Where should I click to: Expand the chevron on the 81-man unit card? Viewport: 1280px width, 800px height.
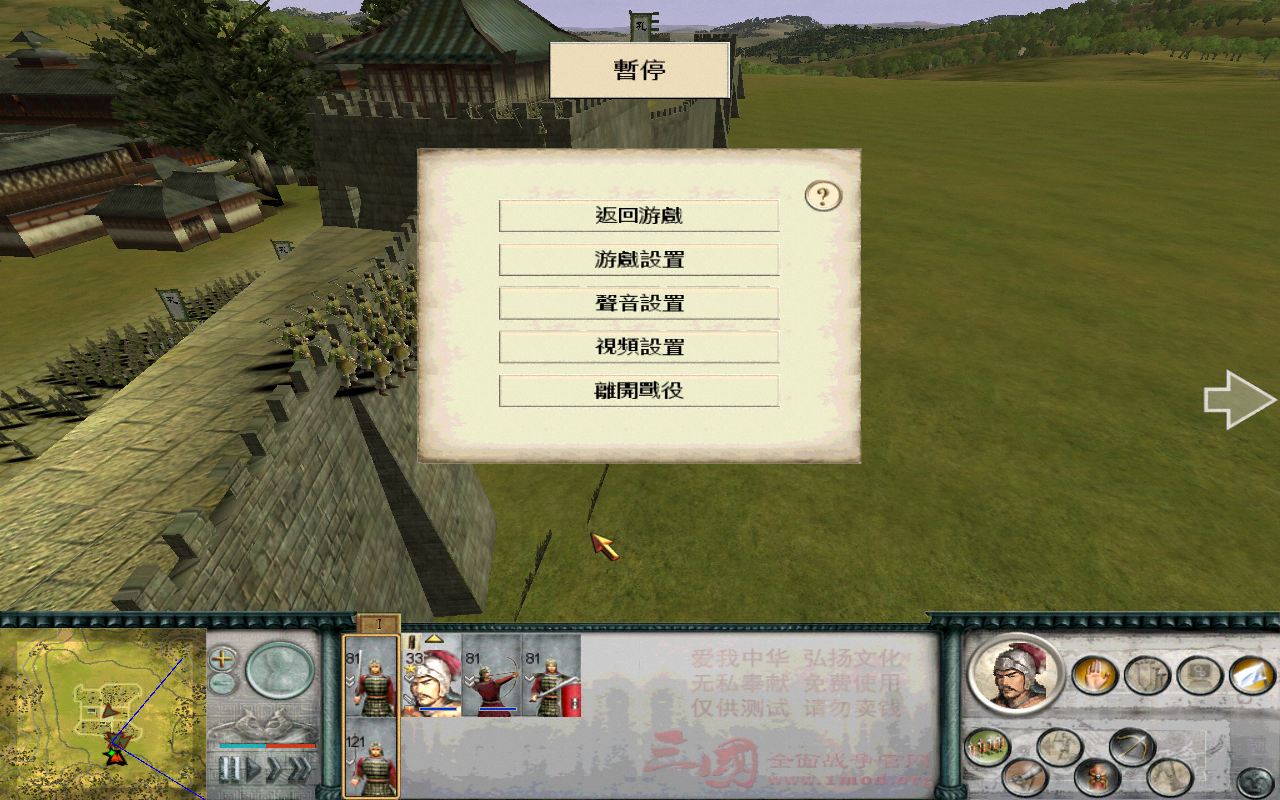[x=349, y=681]
